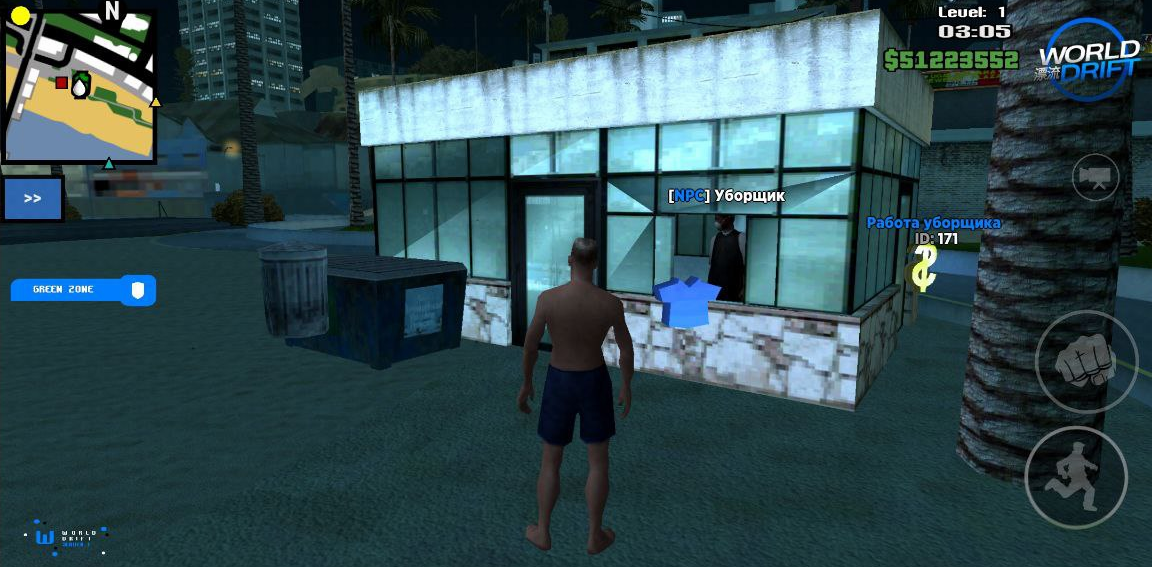The height and width of the screenshot is (567, 1152).
Task: Activate the sprint running man button
Action: click(1075, 477)
